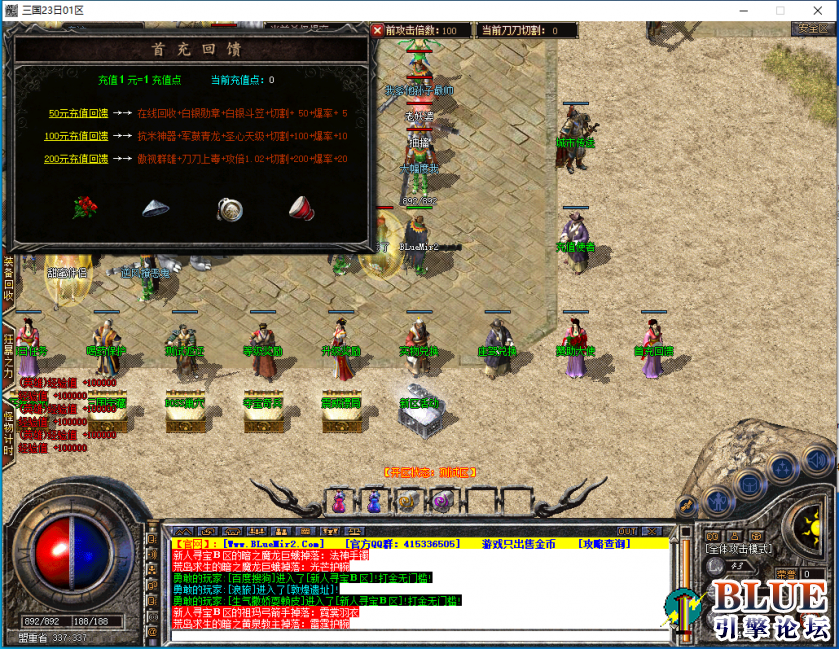
Task: Click the silver medal reward icon
Action: (229, 208)
